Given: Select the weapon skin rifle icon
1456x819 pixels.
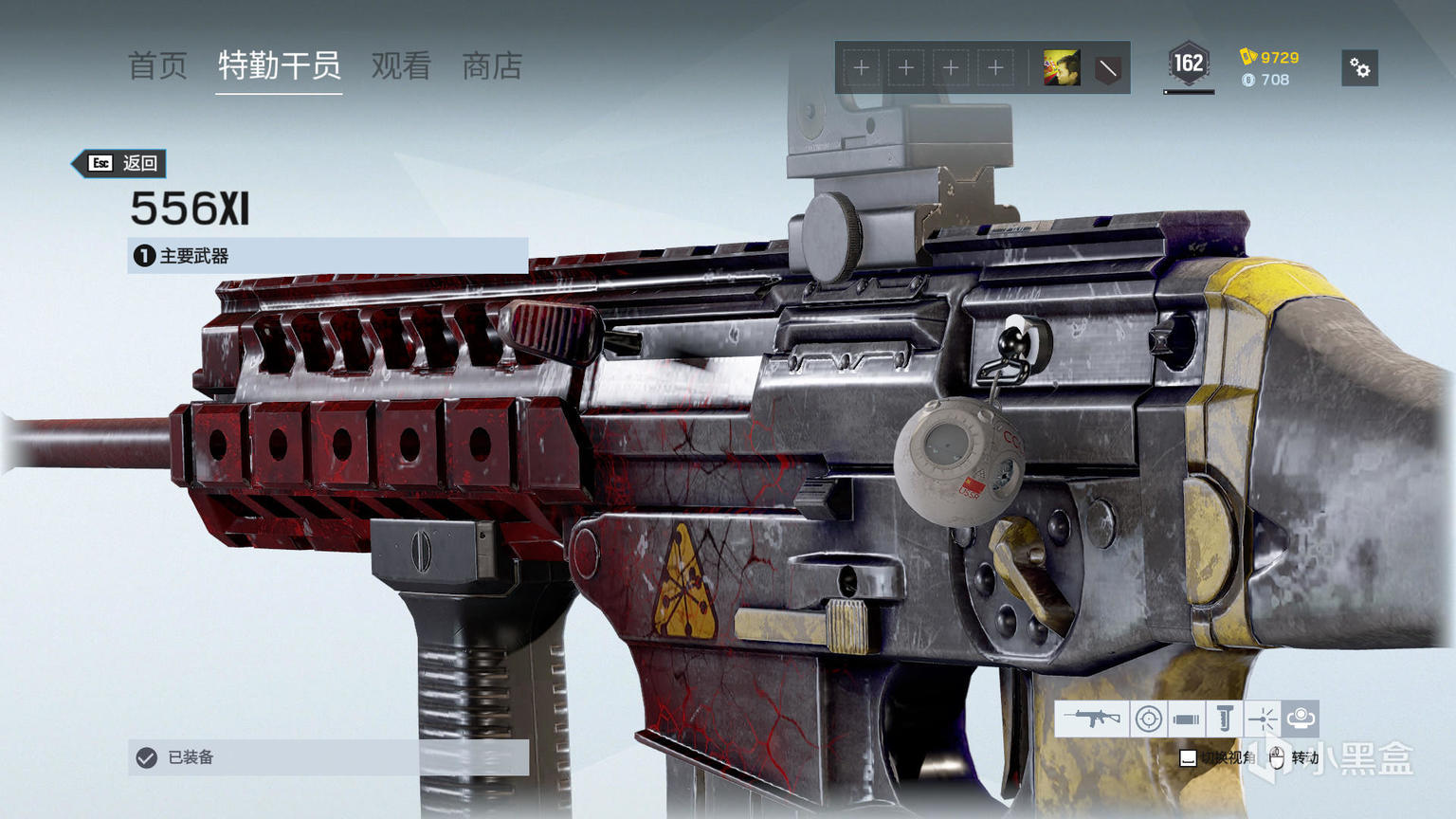Looking at the screenshot, I should [x=1092, y=719].
